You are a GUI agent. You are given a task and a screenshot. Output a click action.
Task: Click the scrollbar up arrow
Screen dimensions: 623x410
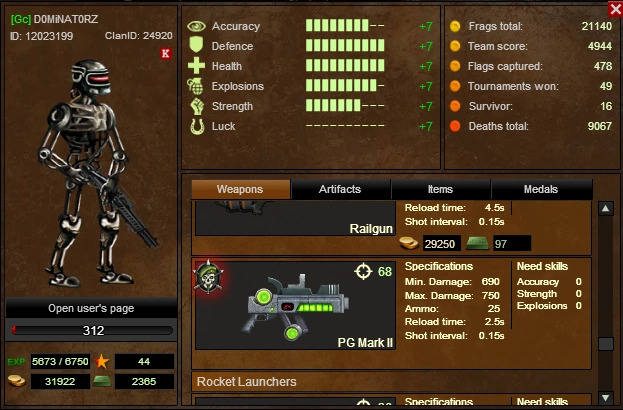605,208
